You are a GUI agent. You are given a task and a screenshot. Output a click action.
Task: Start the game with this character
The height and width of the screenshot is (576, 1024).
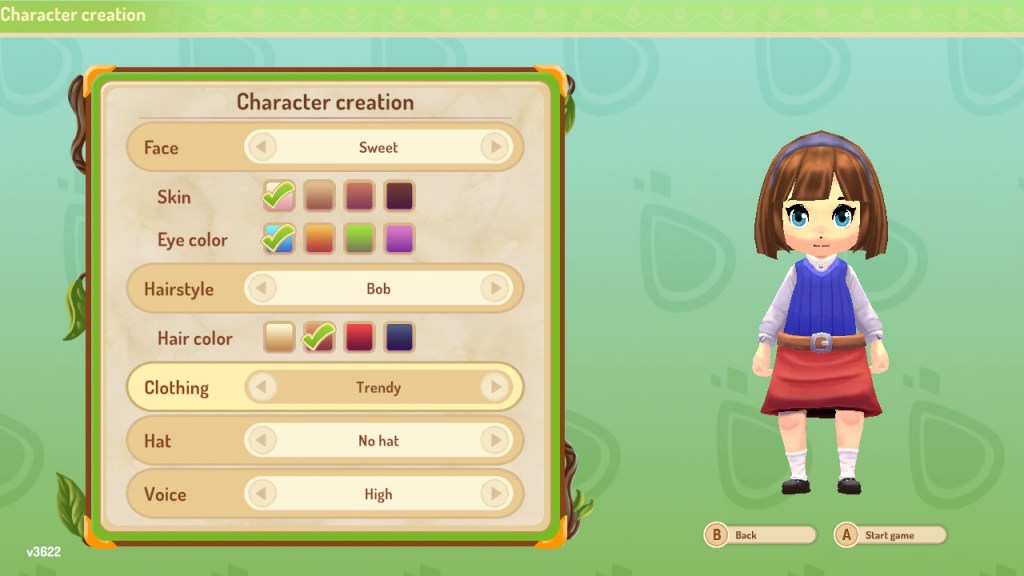click(891, 535)
